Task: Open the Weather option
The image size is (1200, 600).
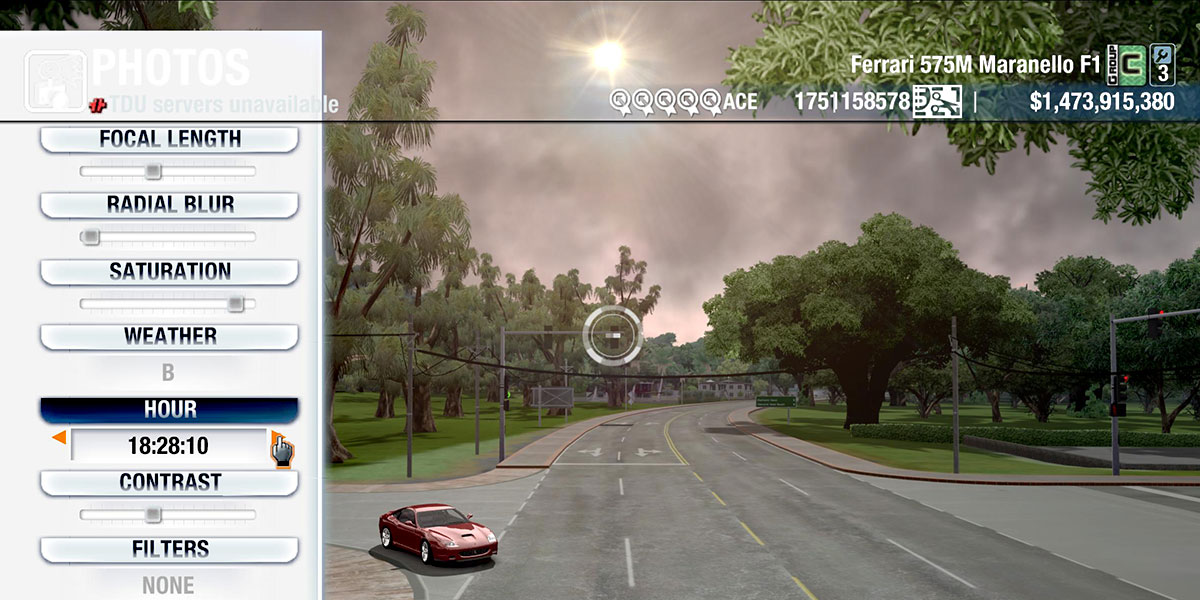Action: (169, 336)
